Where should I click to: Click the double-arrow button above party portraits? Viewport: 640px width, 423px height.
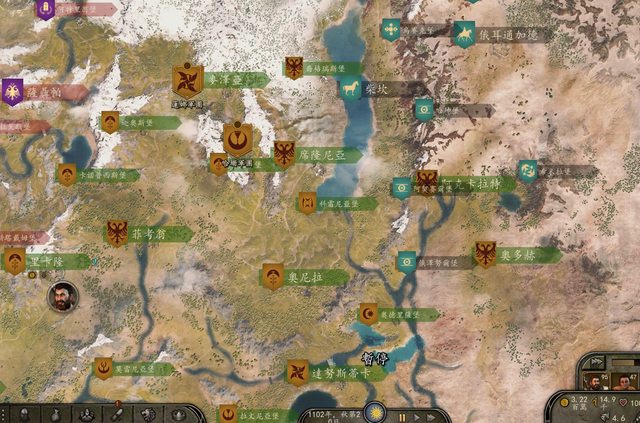[x=596, y=361]
